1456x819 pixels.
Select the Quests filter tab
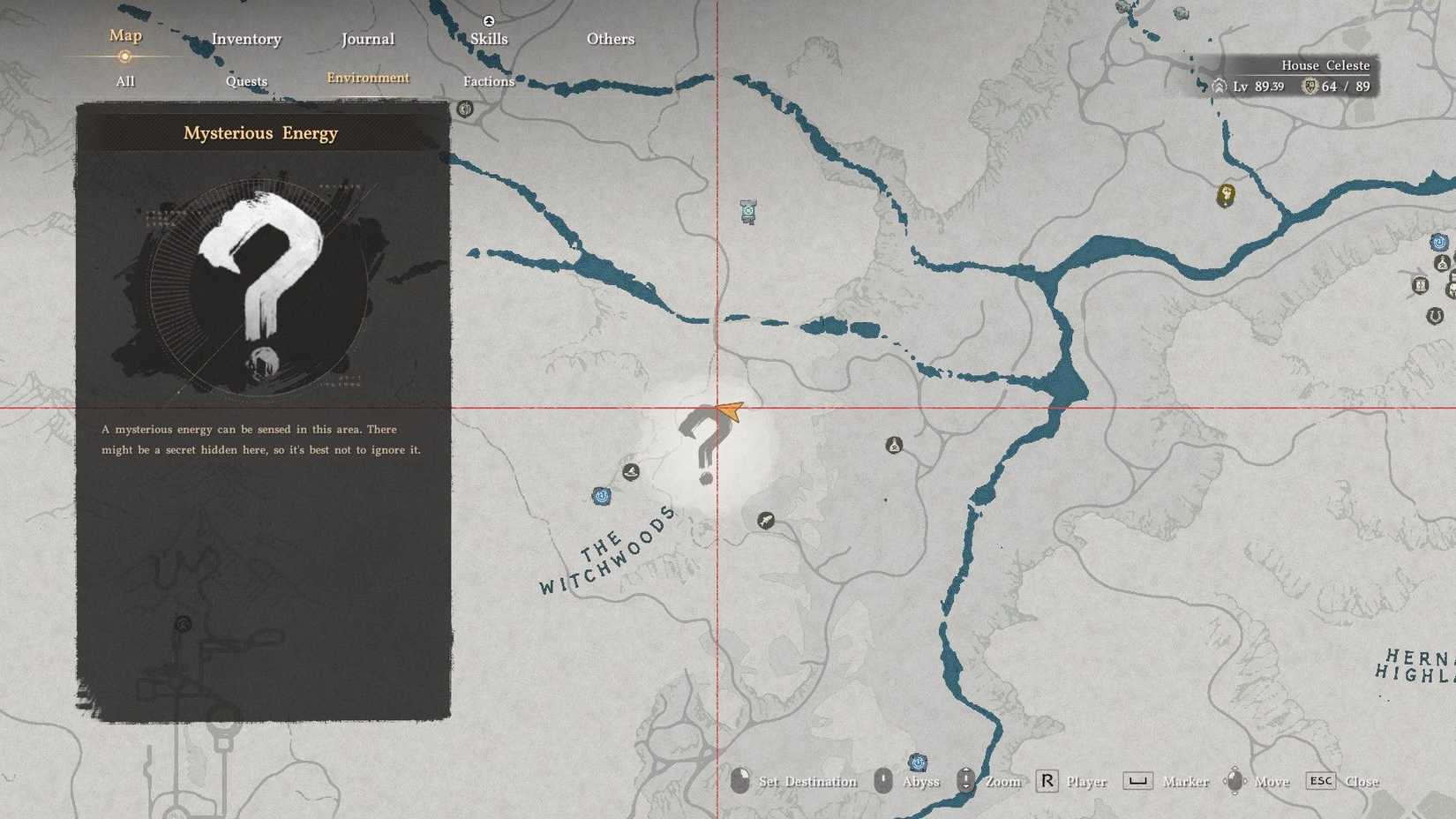(x=246, y=81)
